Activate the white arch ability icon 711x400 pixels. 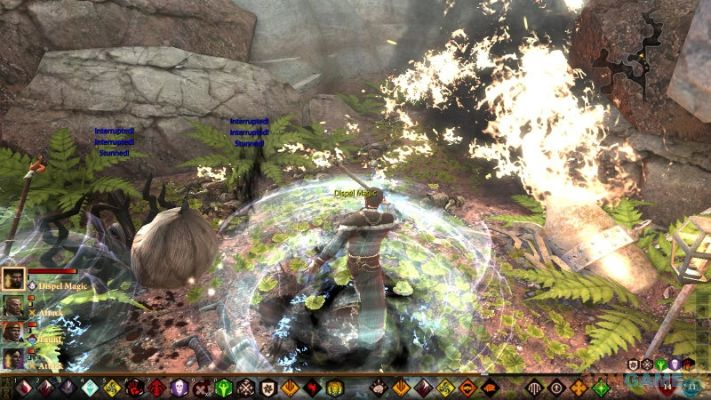tap(534, 387)
